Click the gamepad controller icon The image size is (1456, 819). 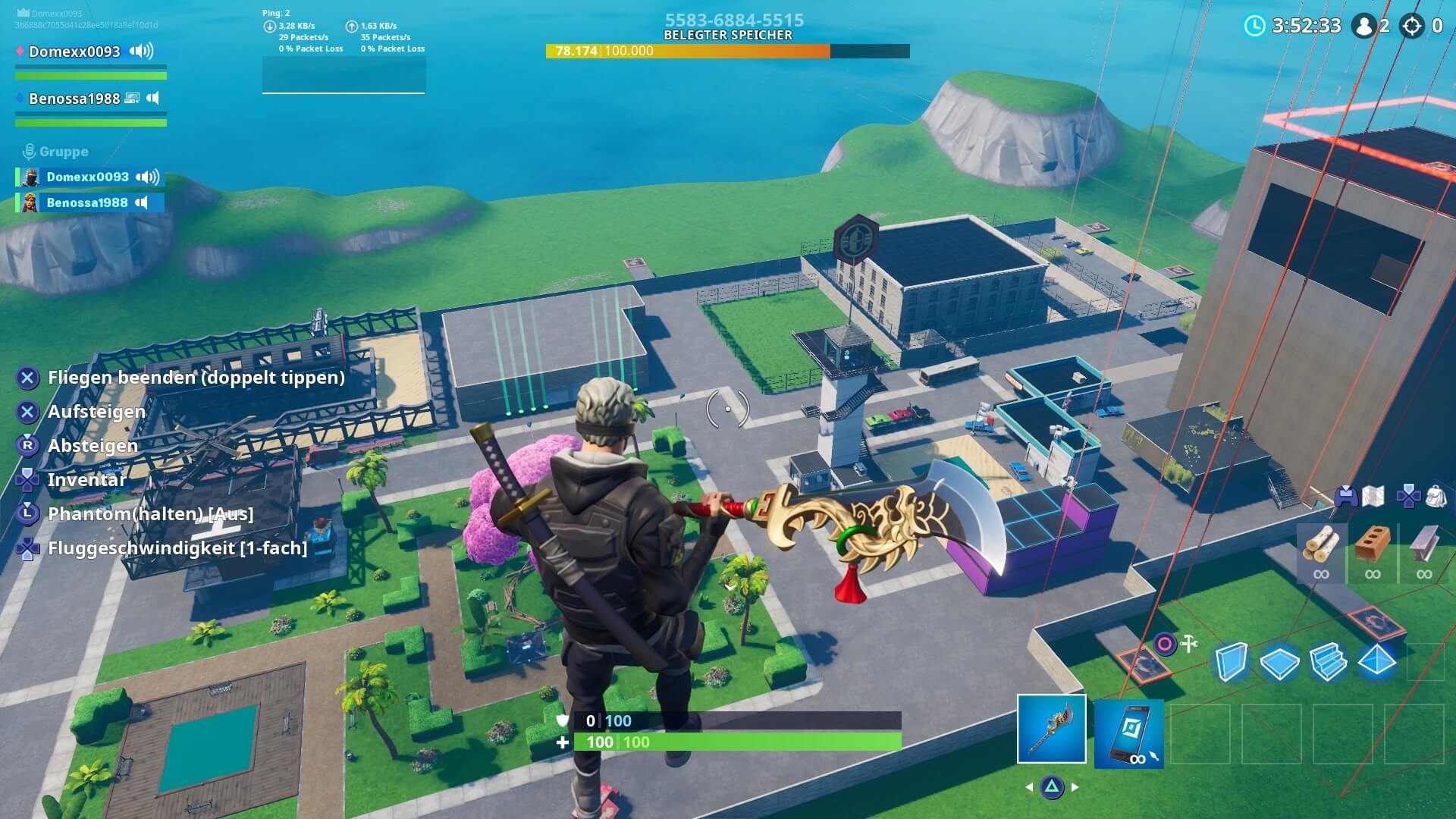coord(1346,495)
